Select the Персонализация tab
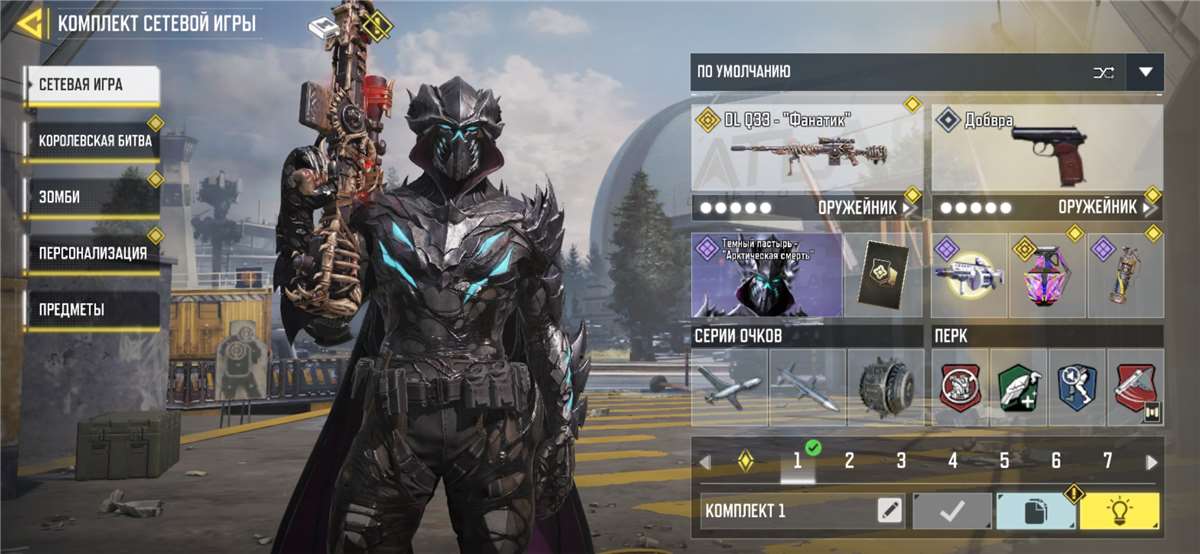Screen dimensions: 1200x554 (x=93, y=253)
